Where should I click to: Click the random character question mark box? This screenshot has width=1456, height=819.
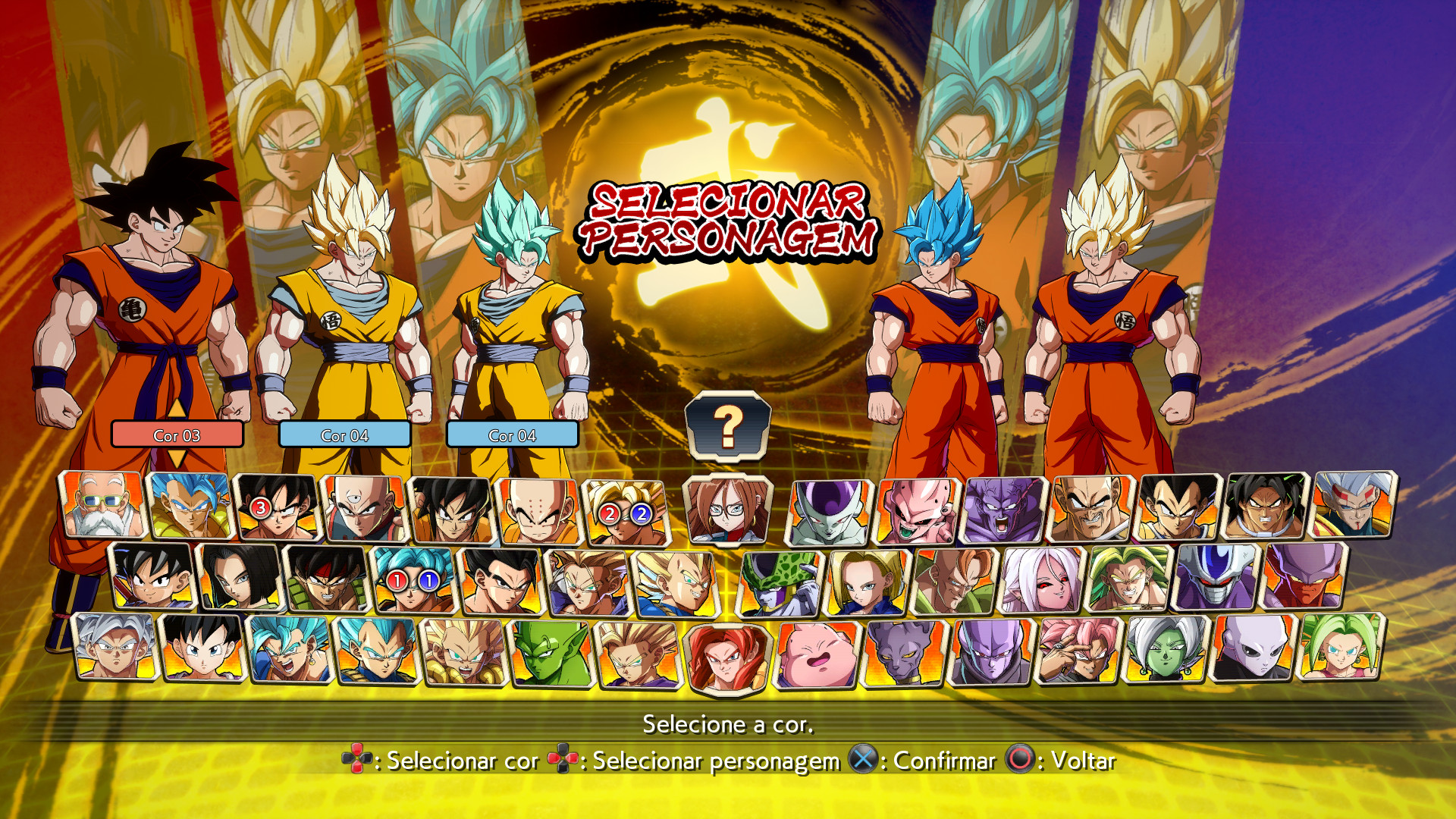pos(726,428)
